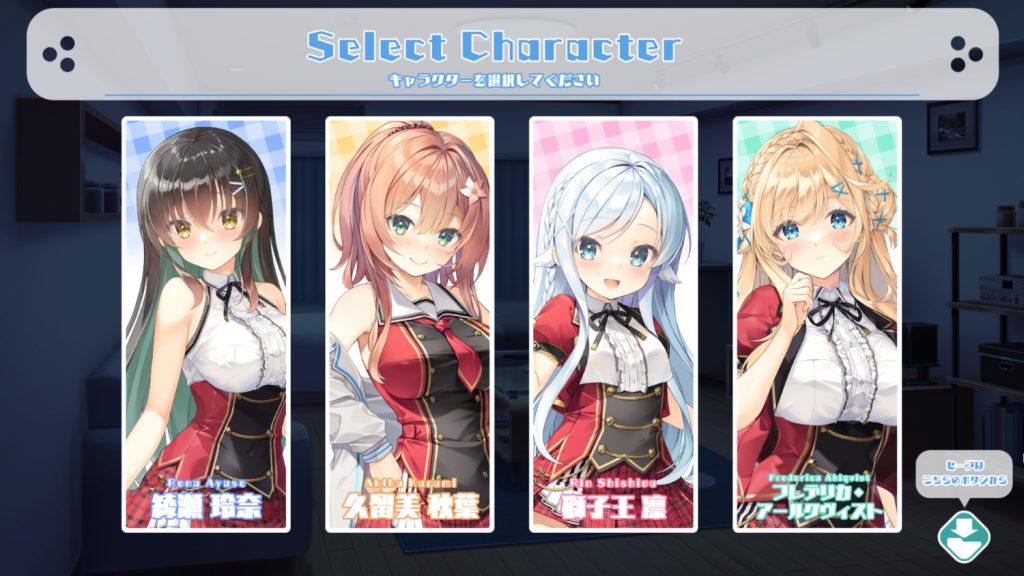Select the Frederica Ahlqvist character card

tap(817, 323)
